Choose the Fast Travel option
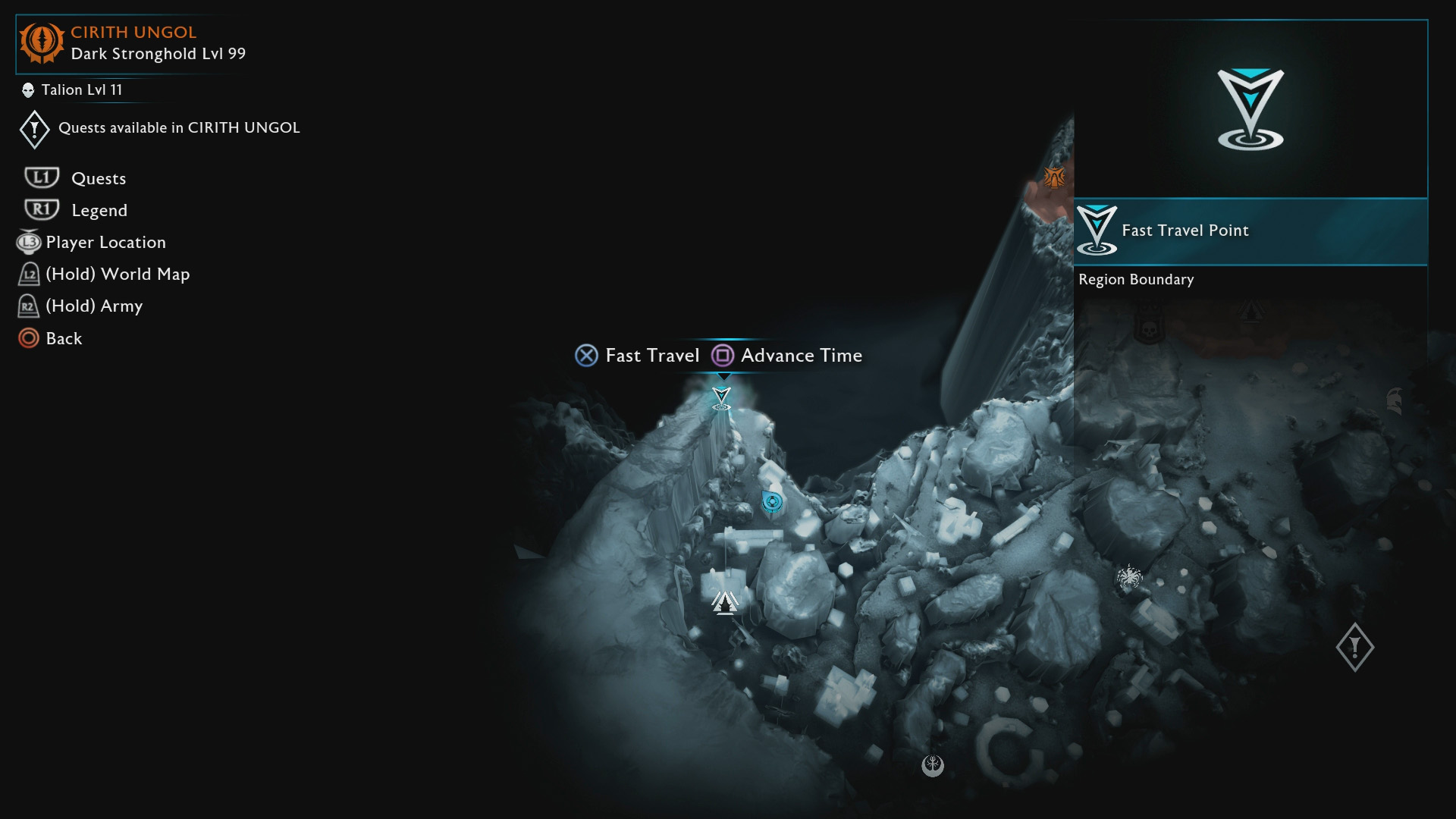Screen dimensions: 1456x819 638,356
